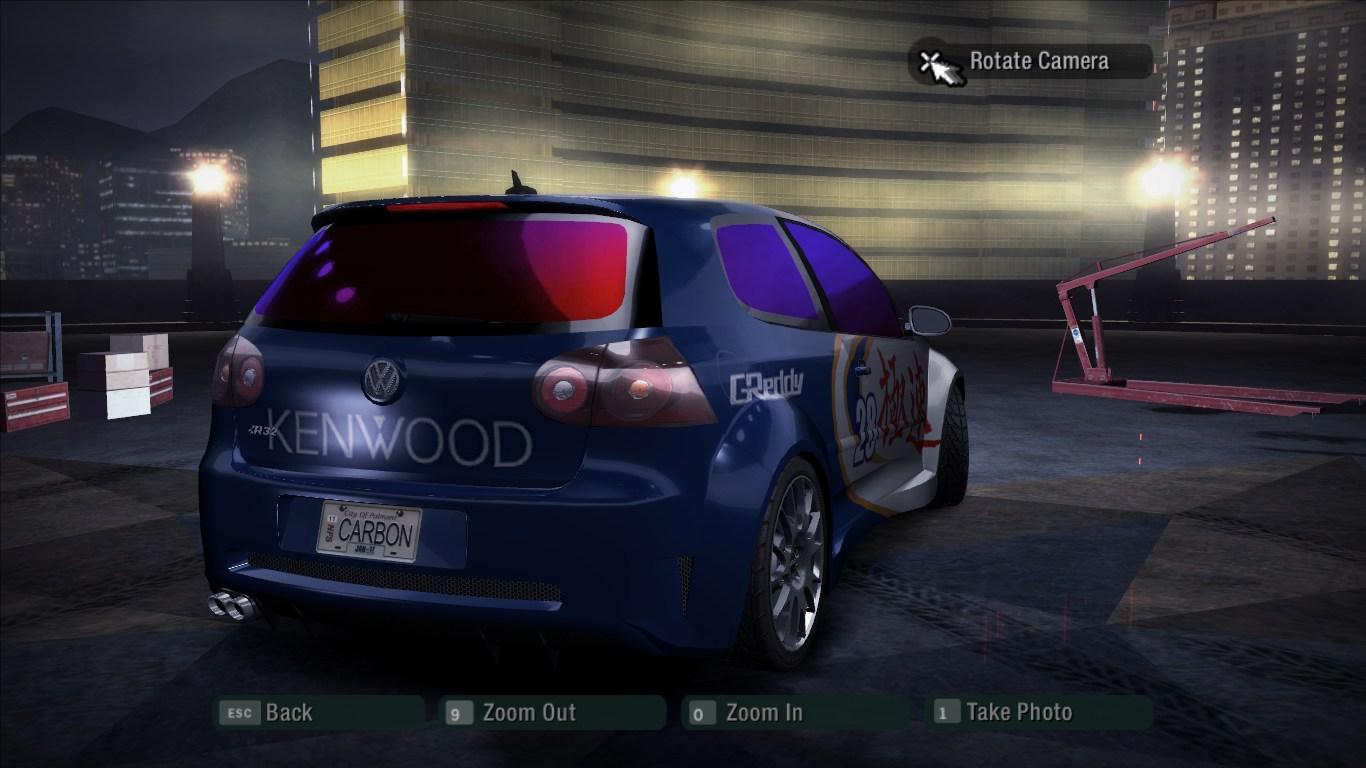Click the rear left taillight

(240, 374)
